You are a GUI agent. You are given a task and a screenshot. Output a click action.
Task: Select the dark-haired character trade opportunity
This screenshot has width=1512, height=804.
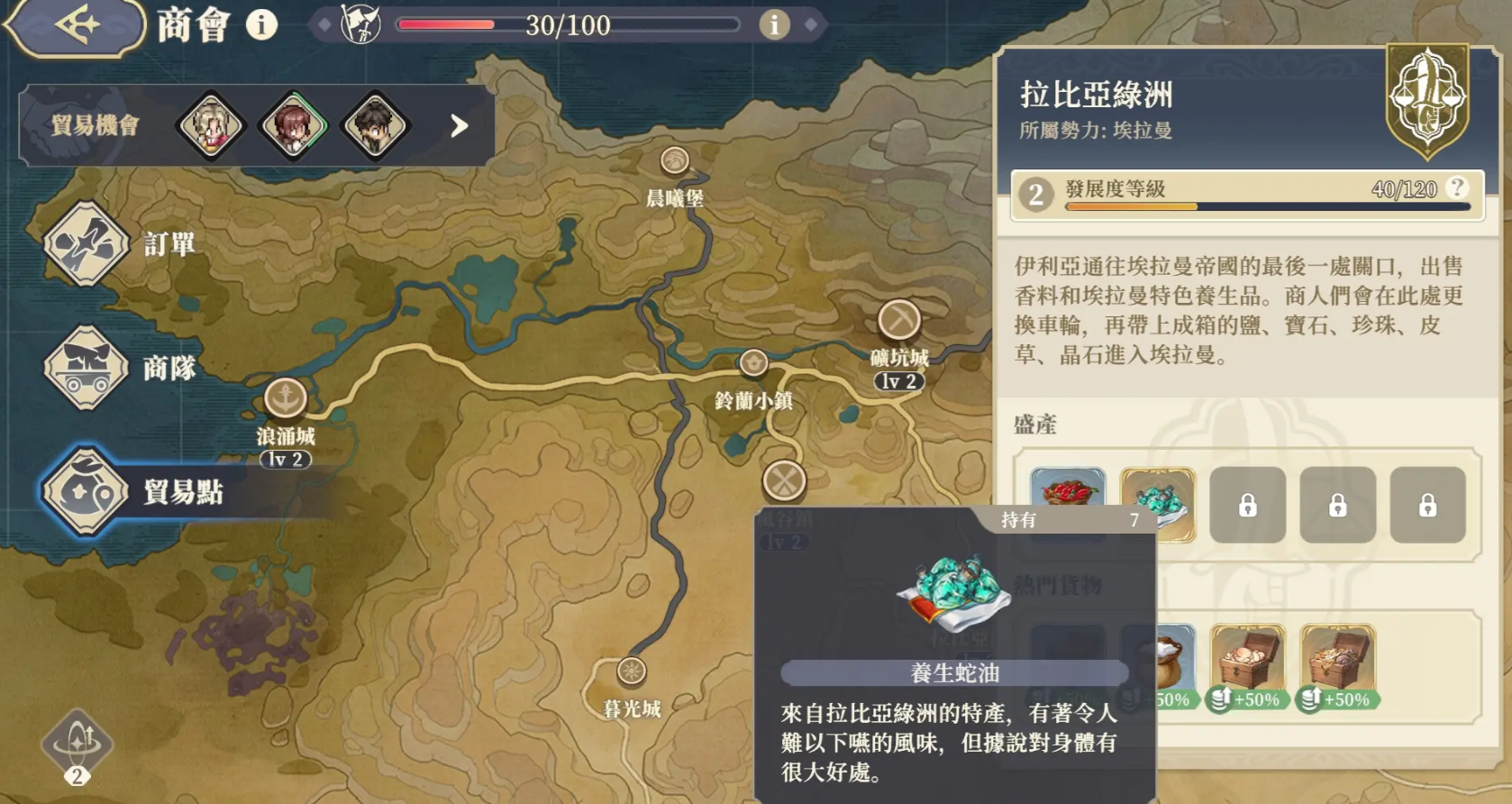pos(375,125)
